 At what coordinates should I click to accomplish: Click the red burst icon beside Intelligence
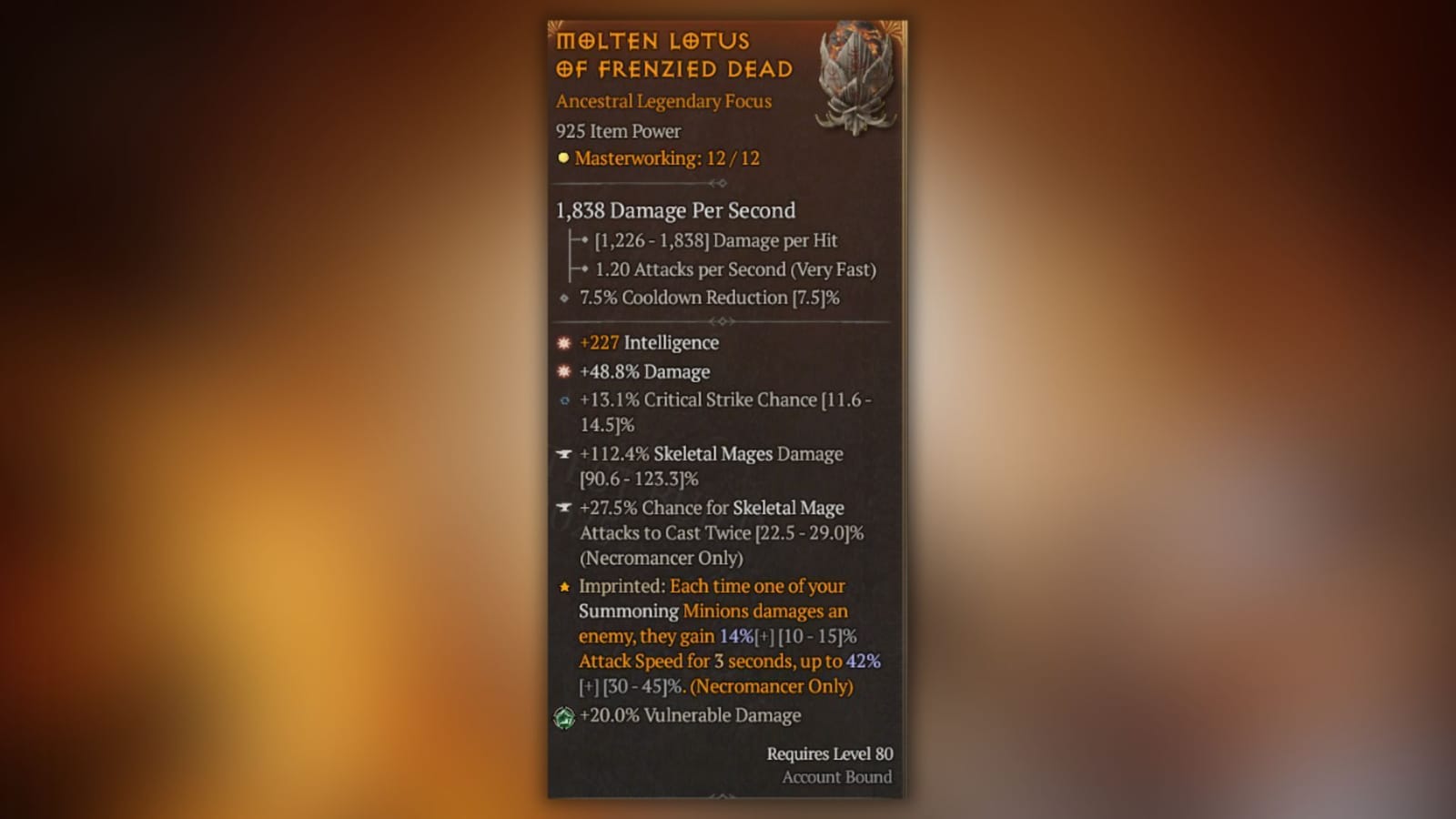tap(563, 342)
